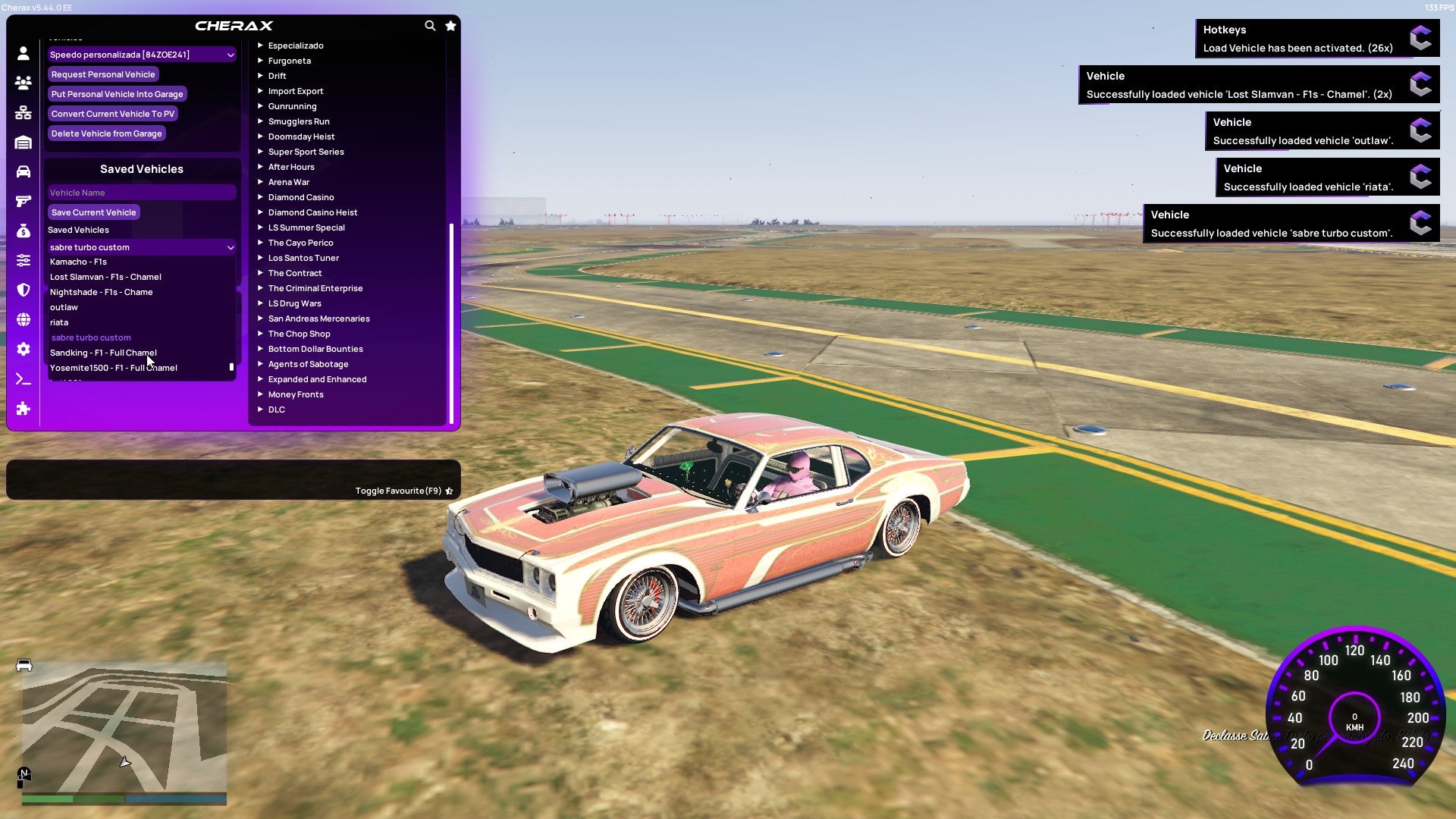The width and height of the screenshot is (1456, 819).
Task: Select the Protections shield icon
Action: 23,290
